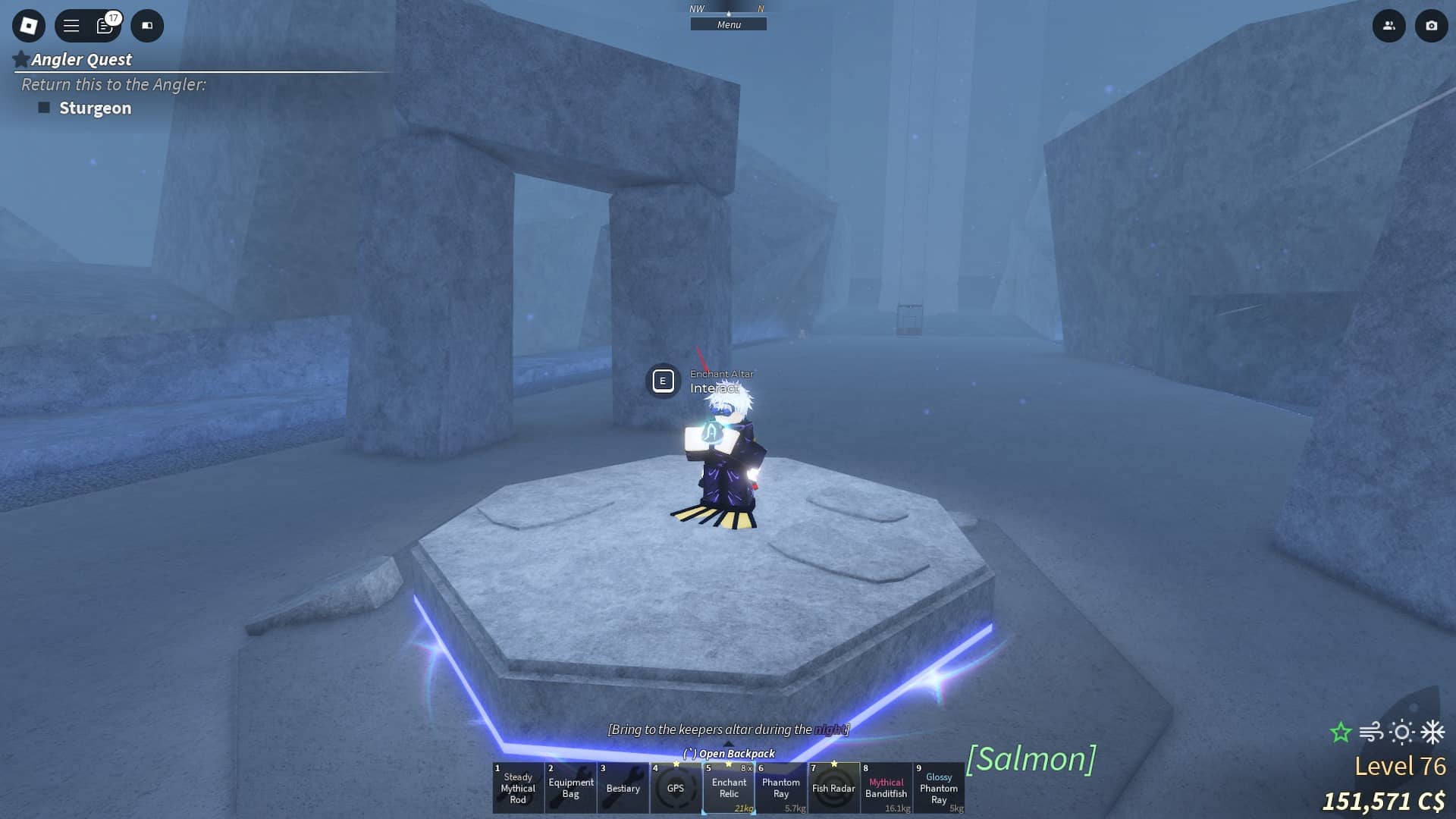Select the GPS in hotbar slot 4
Viewport: 1456px width, 819px height.
click(676, 789)
